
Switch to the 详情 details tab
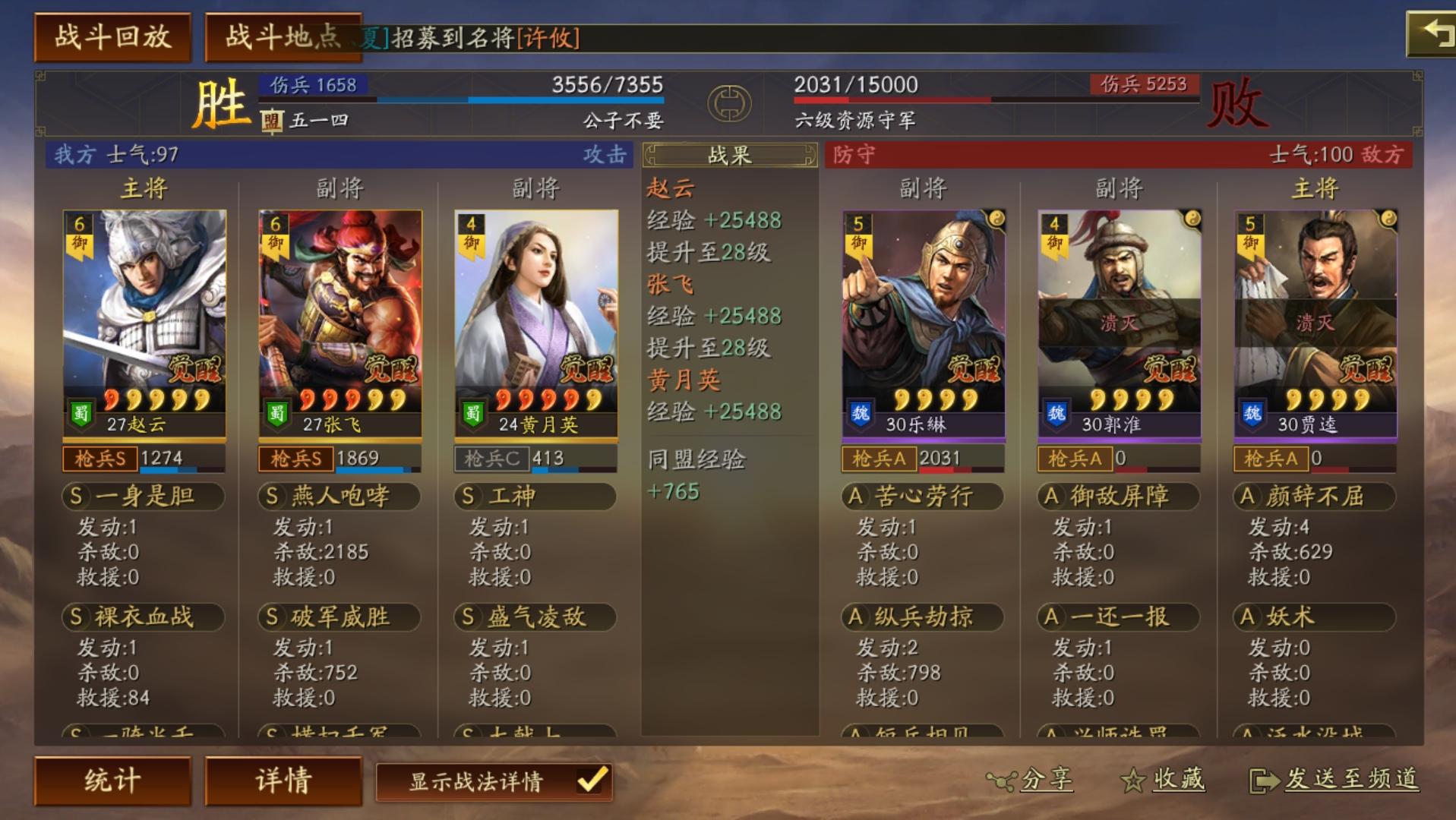click(x=283, y=778)
